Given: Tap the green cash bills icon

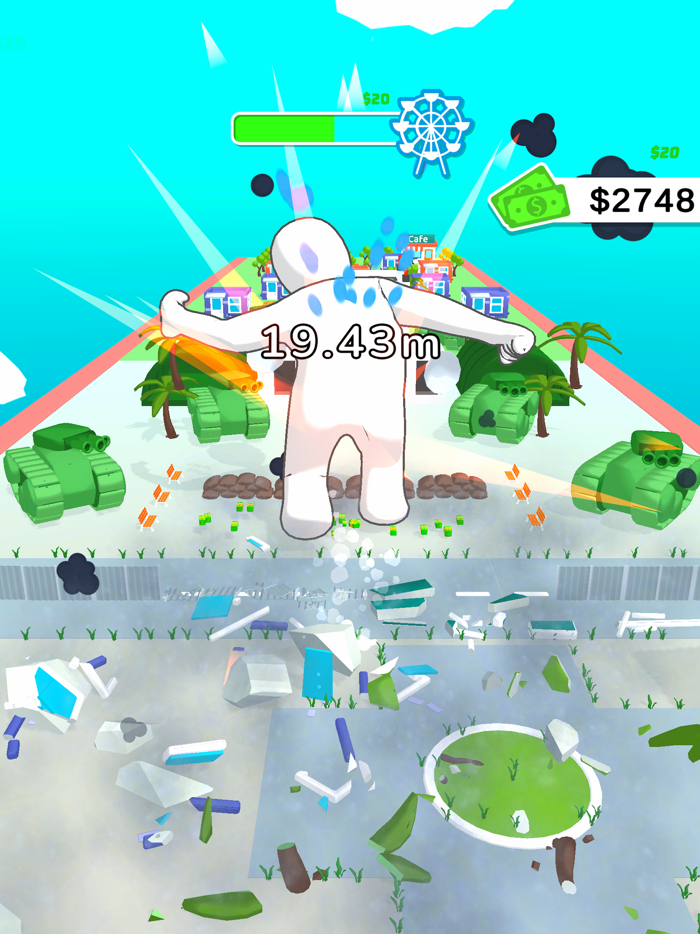Looking at the screenshot, I should point(530,199).
